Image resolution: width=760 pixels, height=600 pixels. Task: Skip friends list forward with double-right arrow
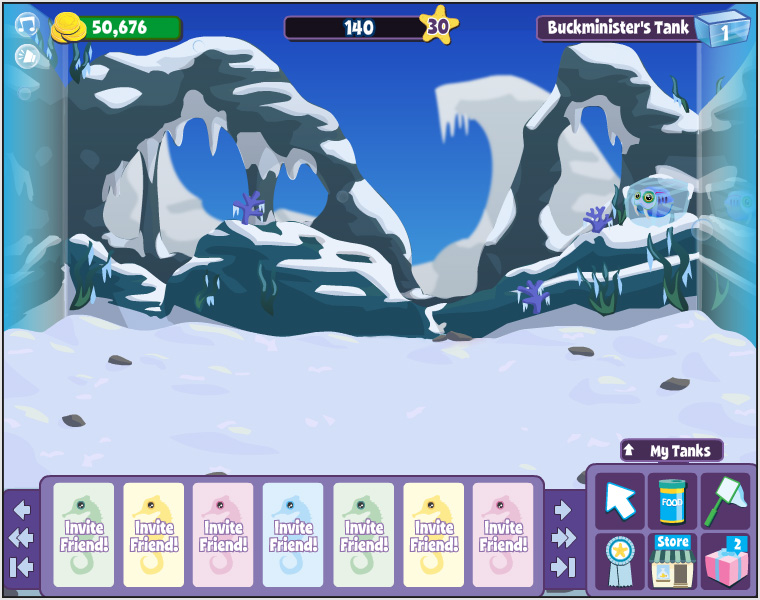(563, 538)
